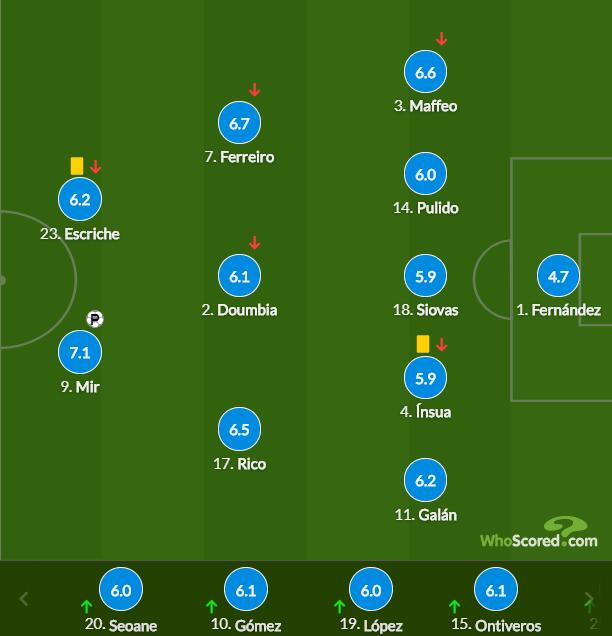Select substitute Seoane on the bench
Viewport: 612px width, 636px height.
coord(121,590)
